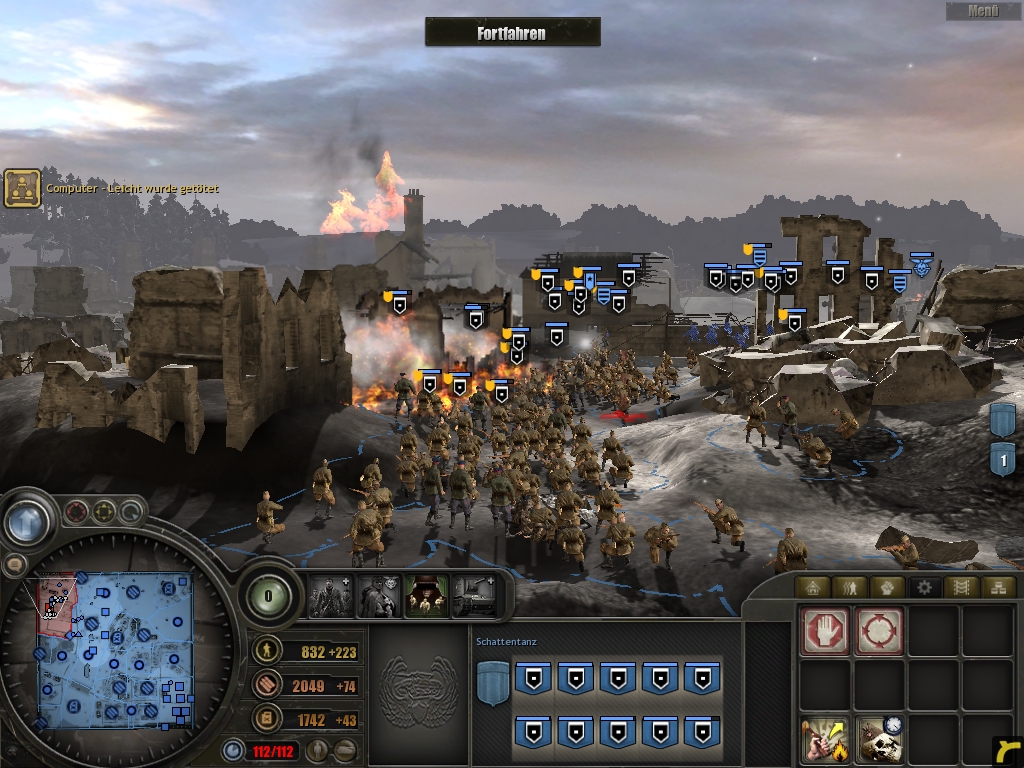Image resolution: width=1024 pixels, height=768 pixels.
Task: Switch to the raised fist tab
Action: coord(887,587)
